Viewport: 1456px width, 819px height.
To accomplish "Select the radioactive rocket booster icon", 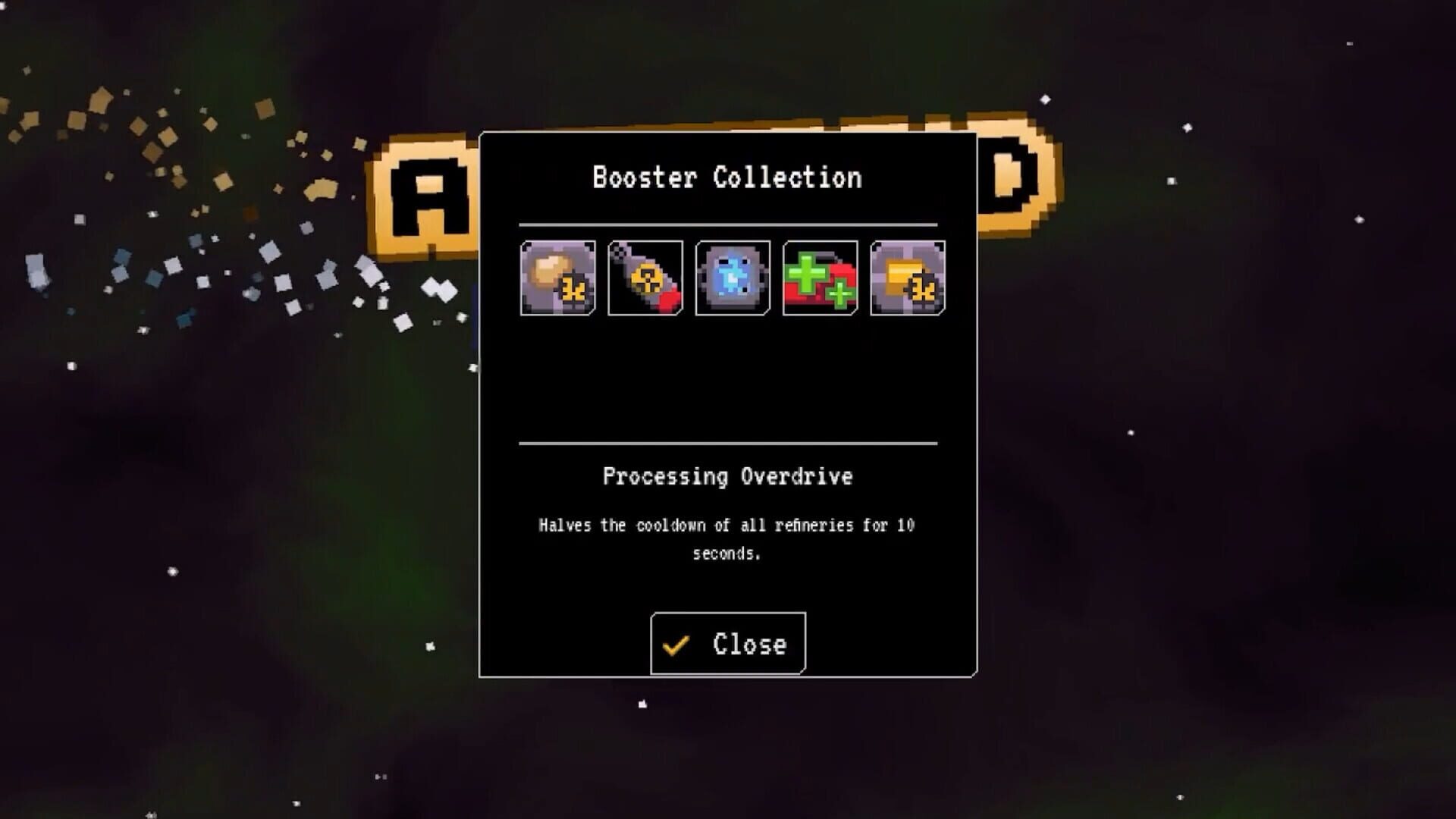I will pos(645,278).
